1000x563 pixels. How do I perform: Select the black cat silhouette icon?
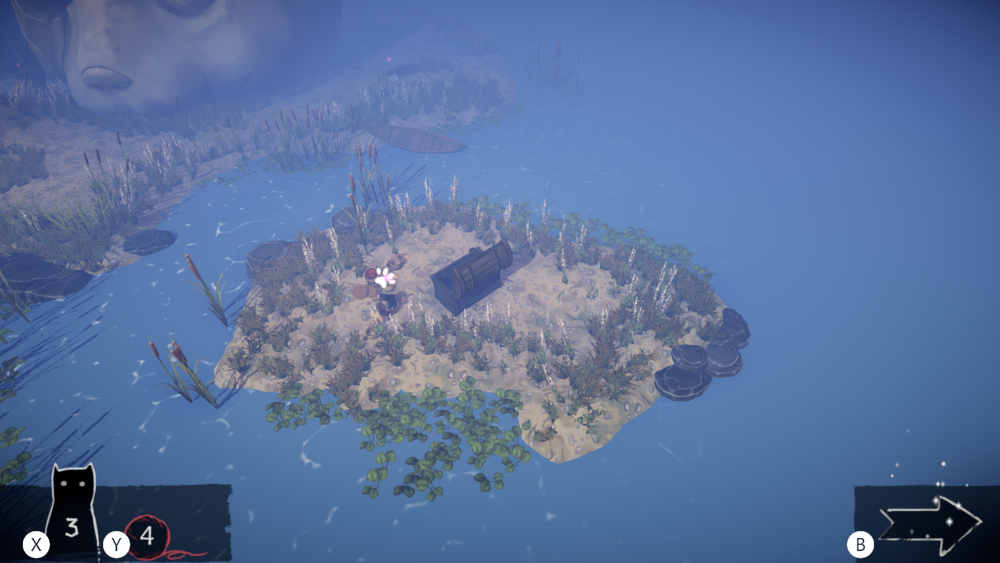73,511
